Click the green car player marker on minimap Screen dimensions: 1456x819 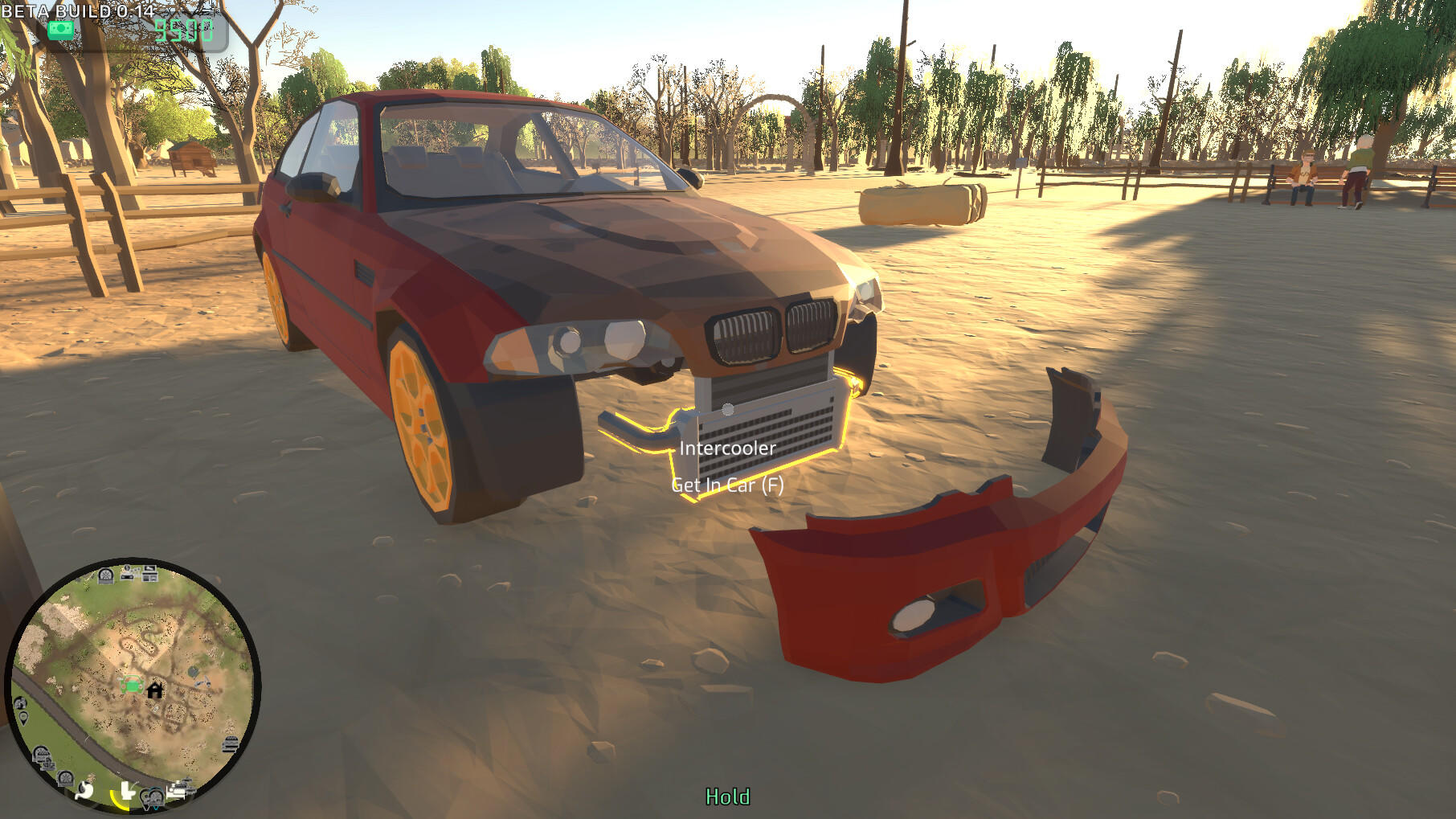click(133, 684)
